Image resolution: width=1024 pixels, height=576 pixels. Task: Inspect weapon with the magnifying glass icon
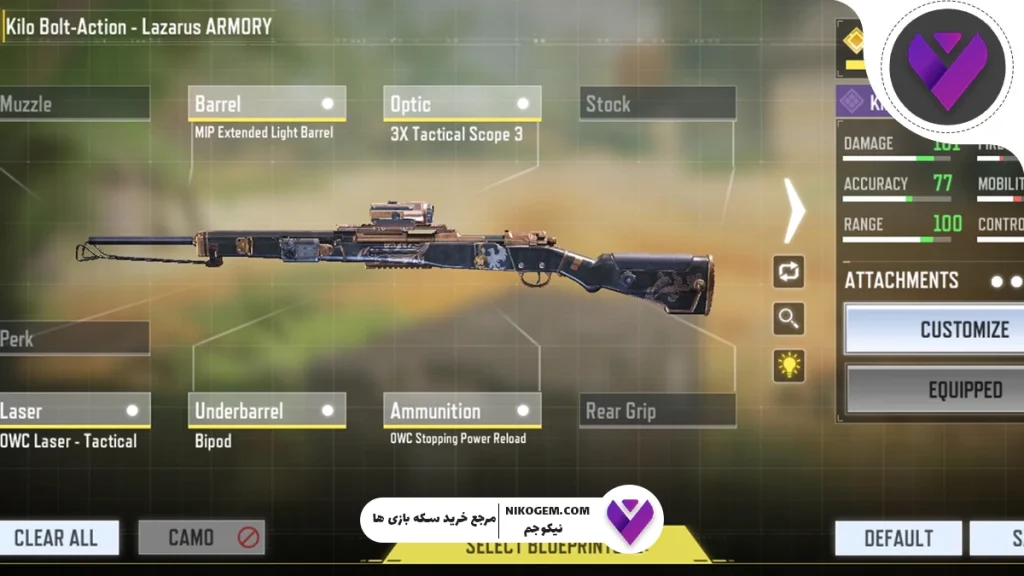tap(789, 319)
